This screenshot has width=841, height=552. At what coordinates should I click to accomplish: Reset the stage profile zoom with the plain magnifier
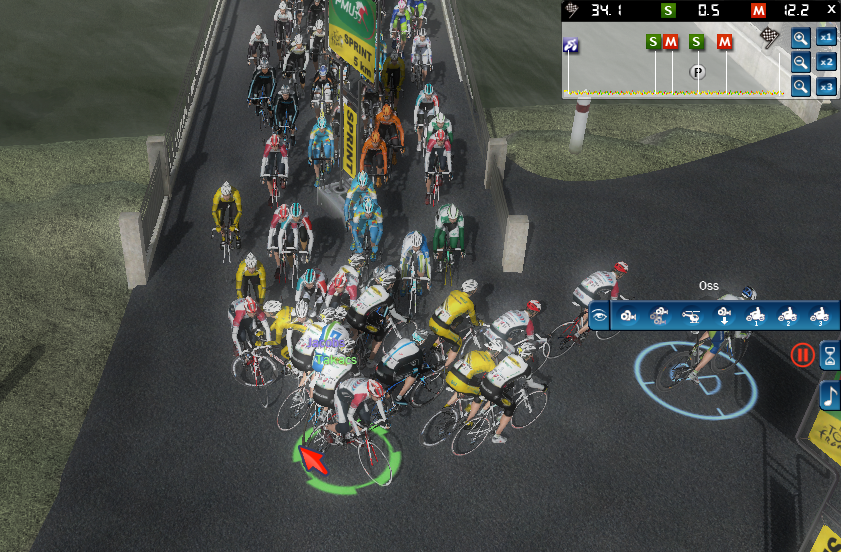pyautogui.click(x=800, y=86)
